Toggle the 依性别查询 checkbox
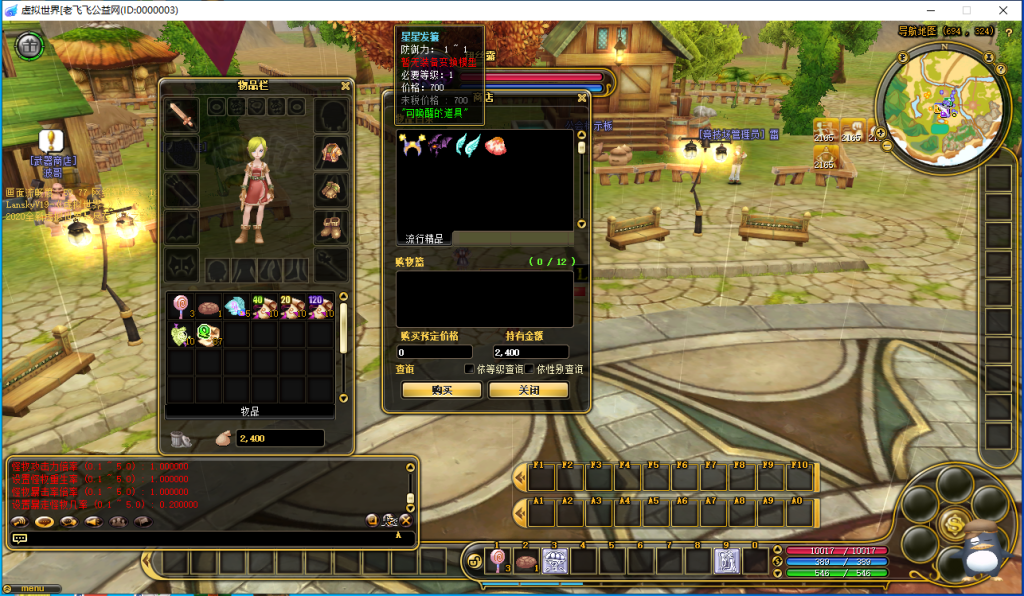Image resolution: width=1024 pixels, height=596 pixels. (x=528, y=369)
